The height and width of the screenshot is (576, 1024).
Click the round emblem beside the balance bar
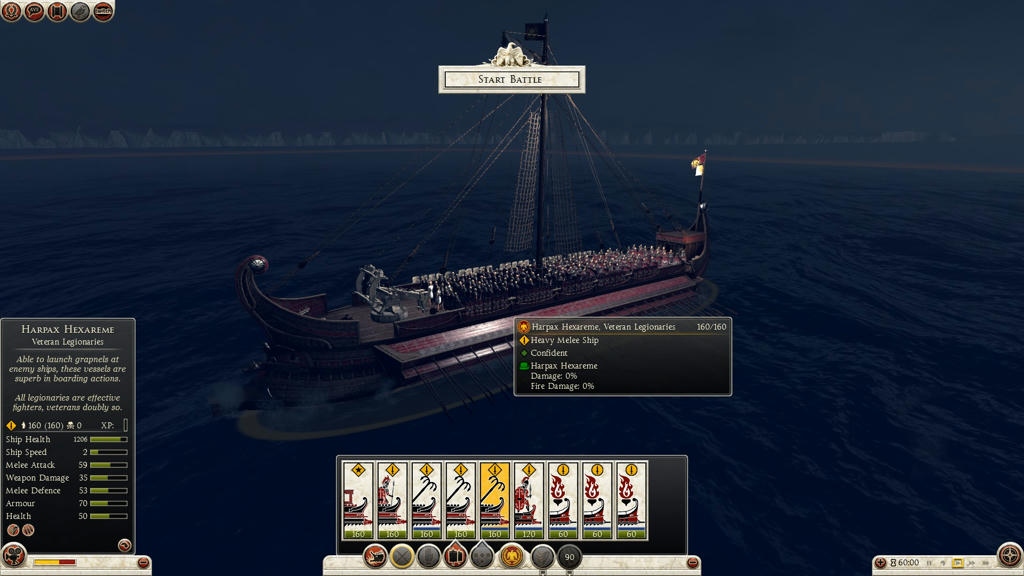(14, 555)
